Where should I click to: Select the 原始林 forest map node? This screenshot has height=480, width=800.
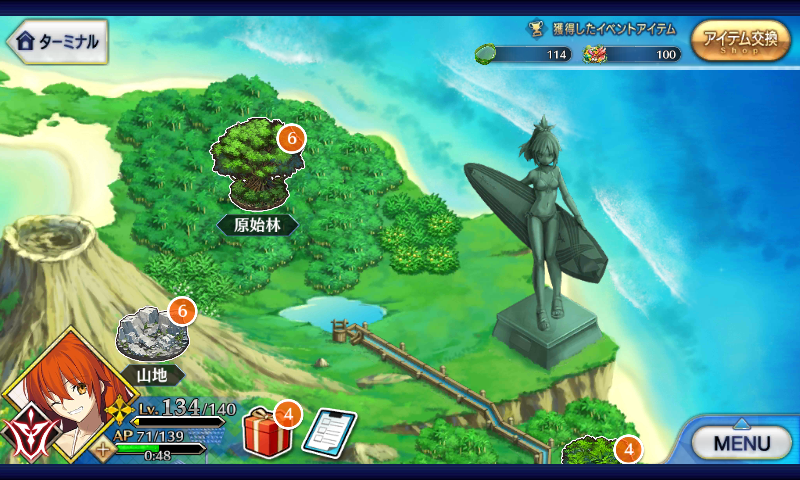point(254,166)
